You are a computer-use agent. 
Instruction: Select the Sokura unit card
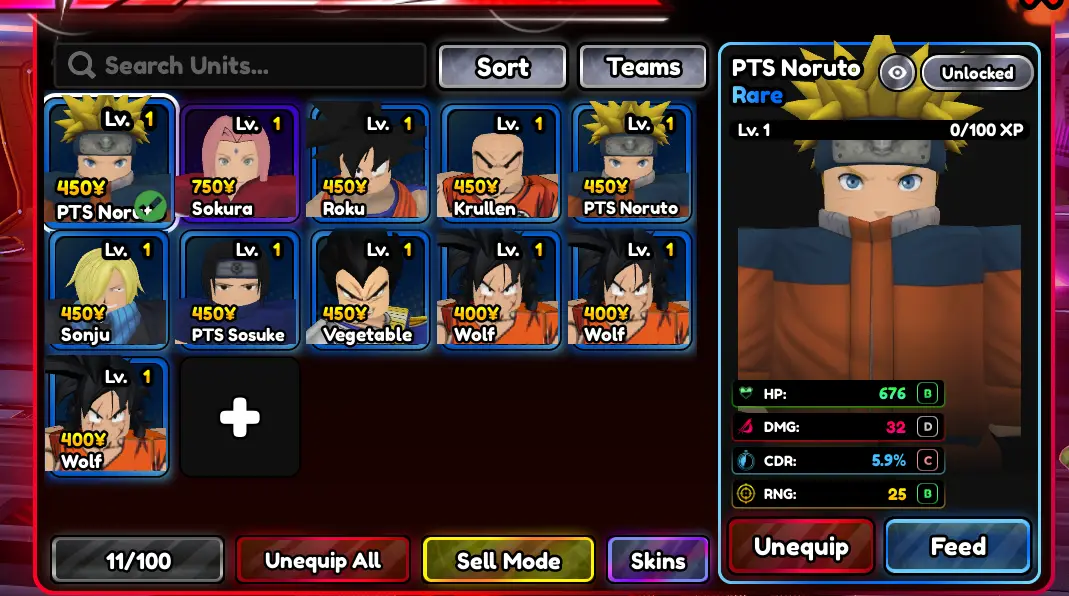pyautogui.click(x=240, y=164)
